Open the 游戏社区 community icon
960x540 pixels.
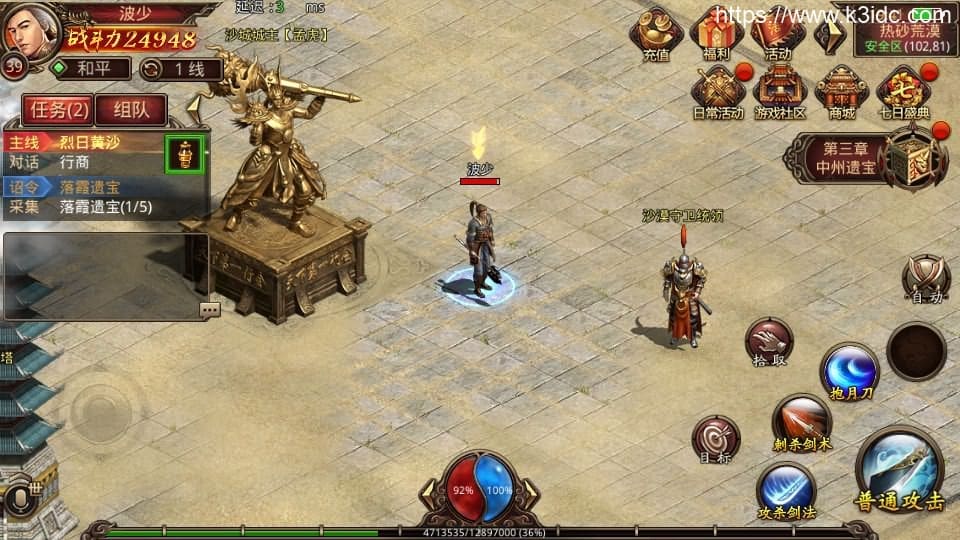pos(780,94)
